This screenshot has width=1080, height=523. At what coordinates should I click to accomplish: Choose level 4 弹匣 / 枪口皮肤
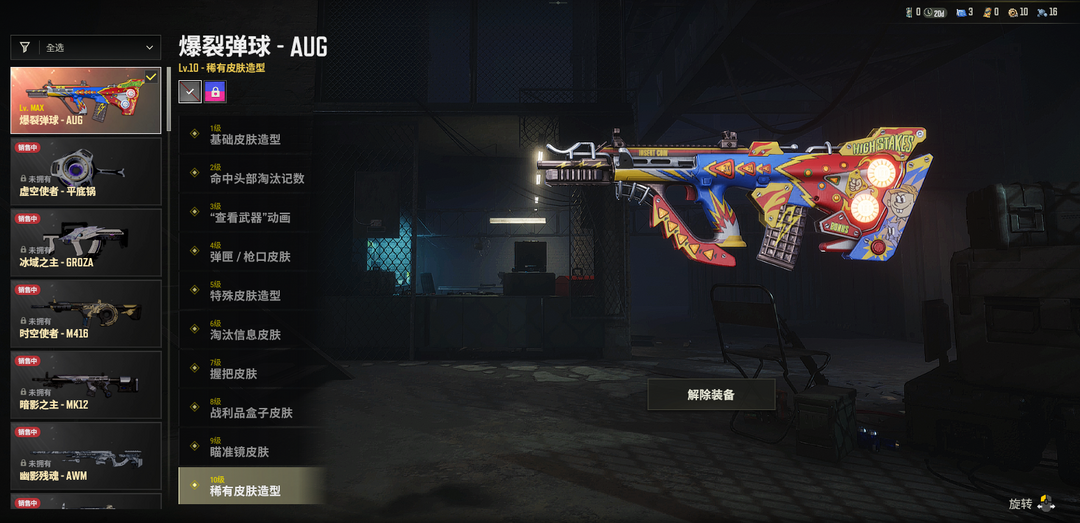pos(250,252)
